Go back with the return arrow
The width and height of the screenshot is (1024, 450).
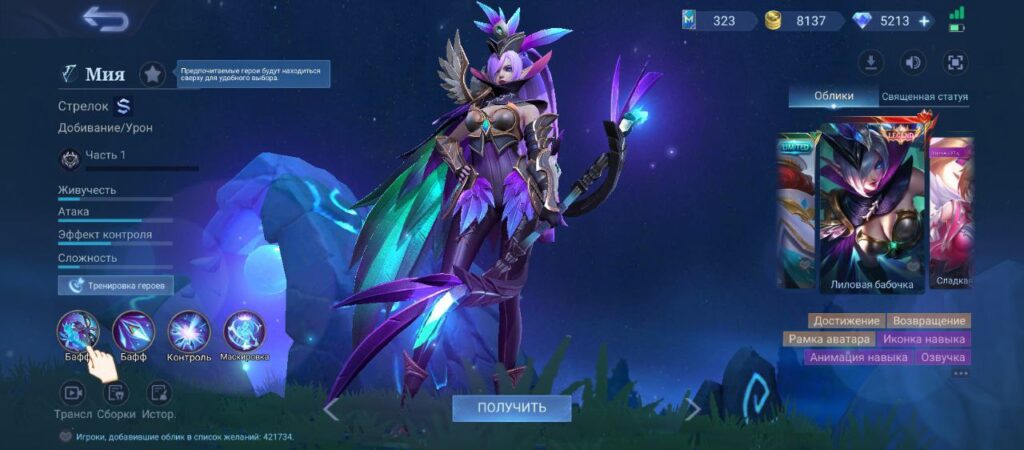105,18
